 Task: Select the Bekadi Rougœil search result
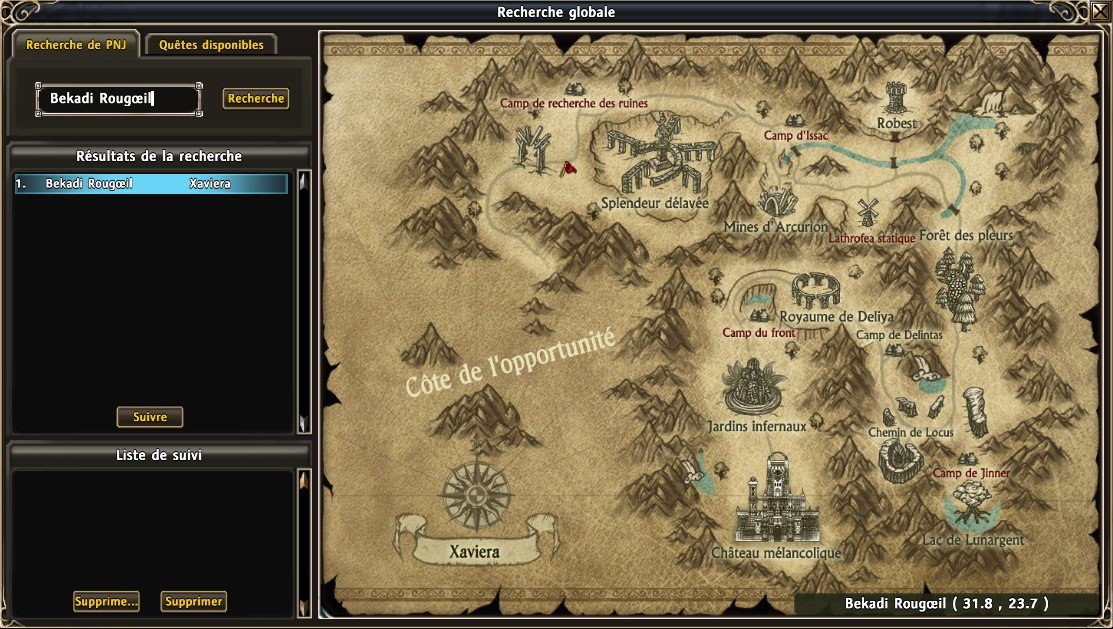tap(151, 184)
